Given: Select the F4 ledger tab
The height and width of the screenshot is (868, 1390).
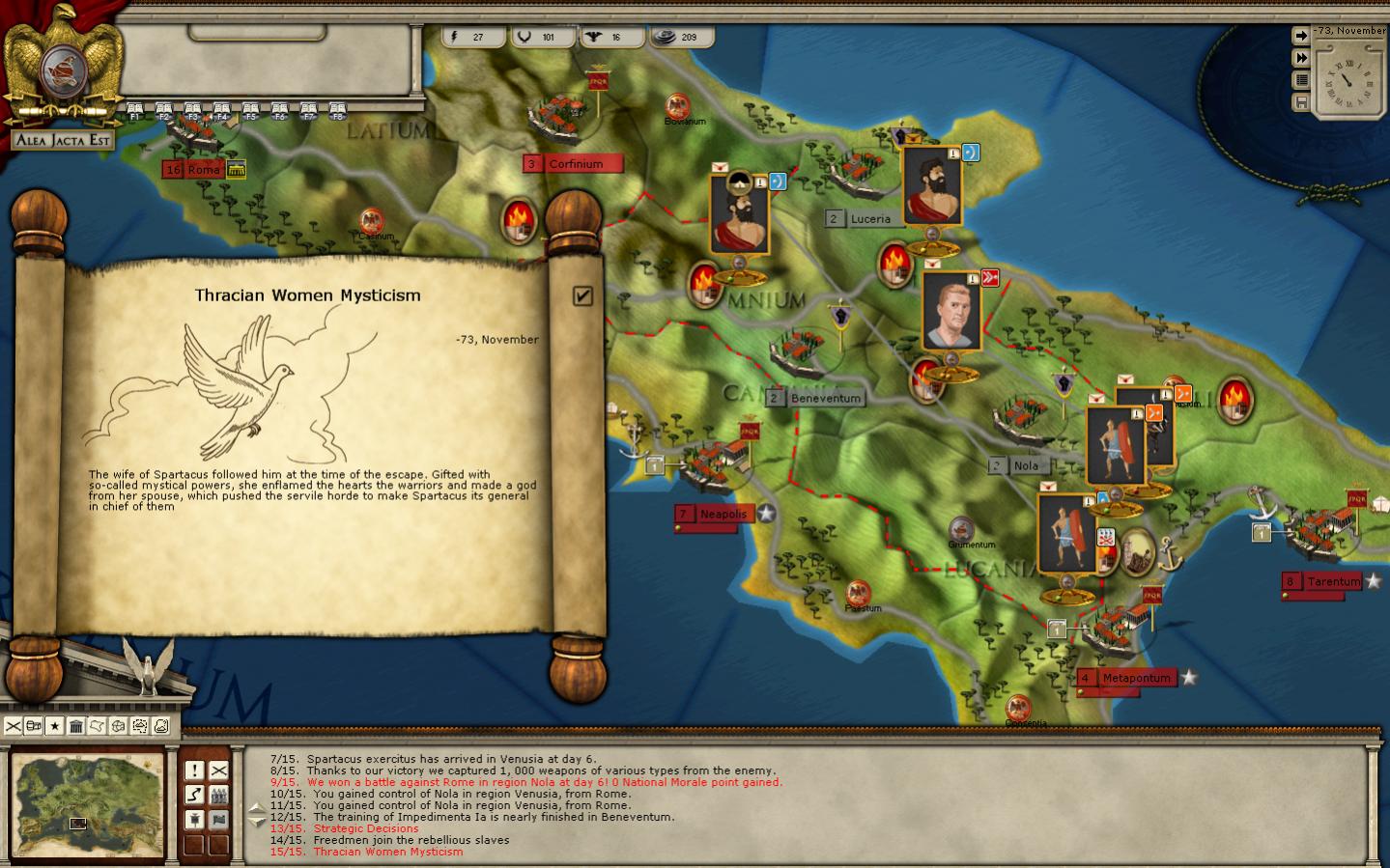Looking at the screenshot, I should coord(221,111).
